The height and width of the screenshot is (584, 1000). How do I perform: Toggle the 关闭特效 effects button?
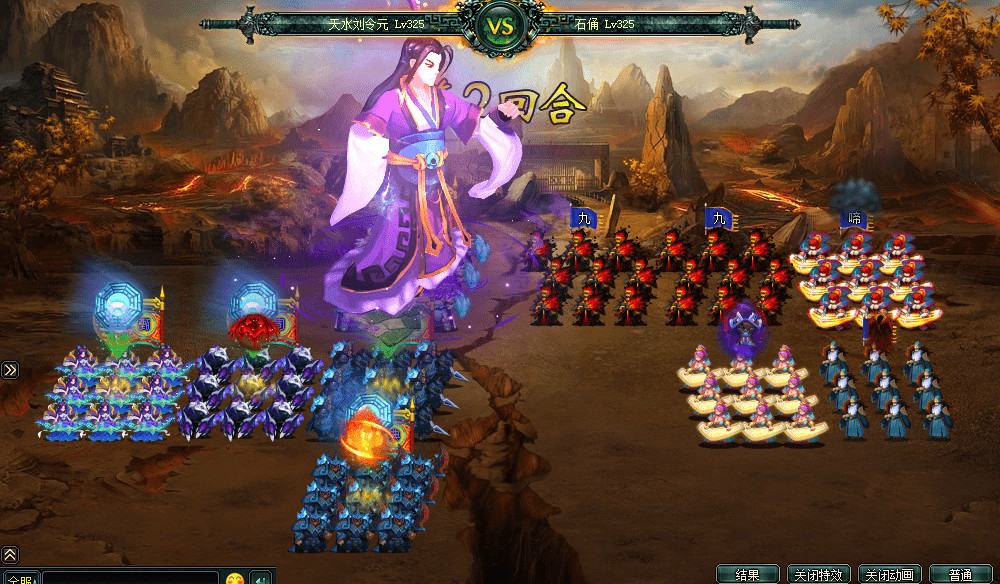[x=817, y=575]
